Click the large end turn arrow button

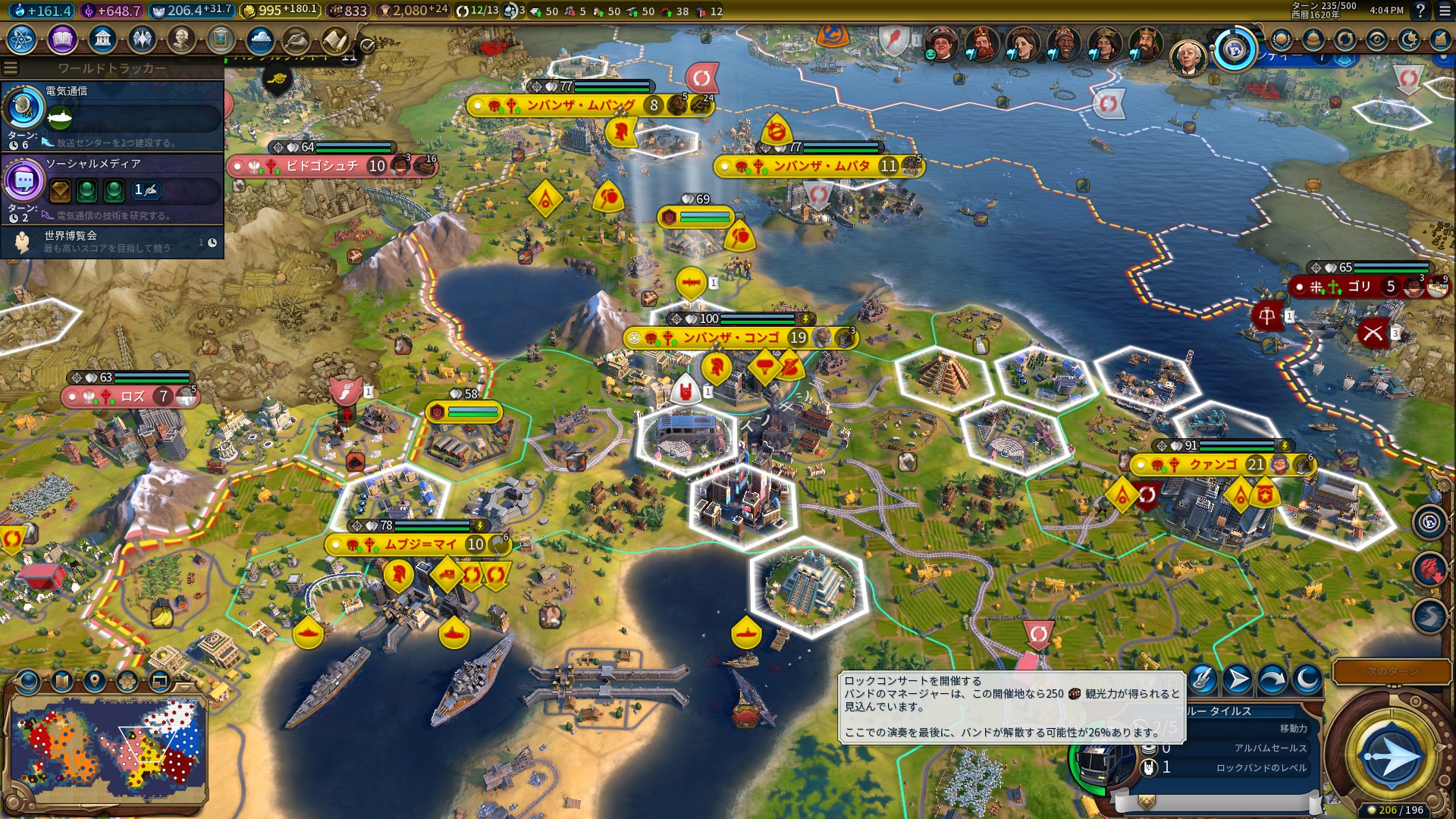click(x=1392, y=756)
